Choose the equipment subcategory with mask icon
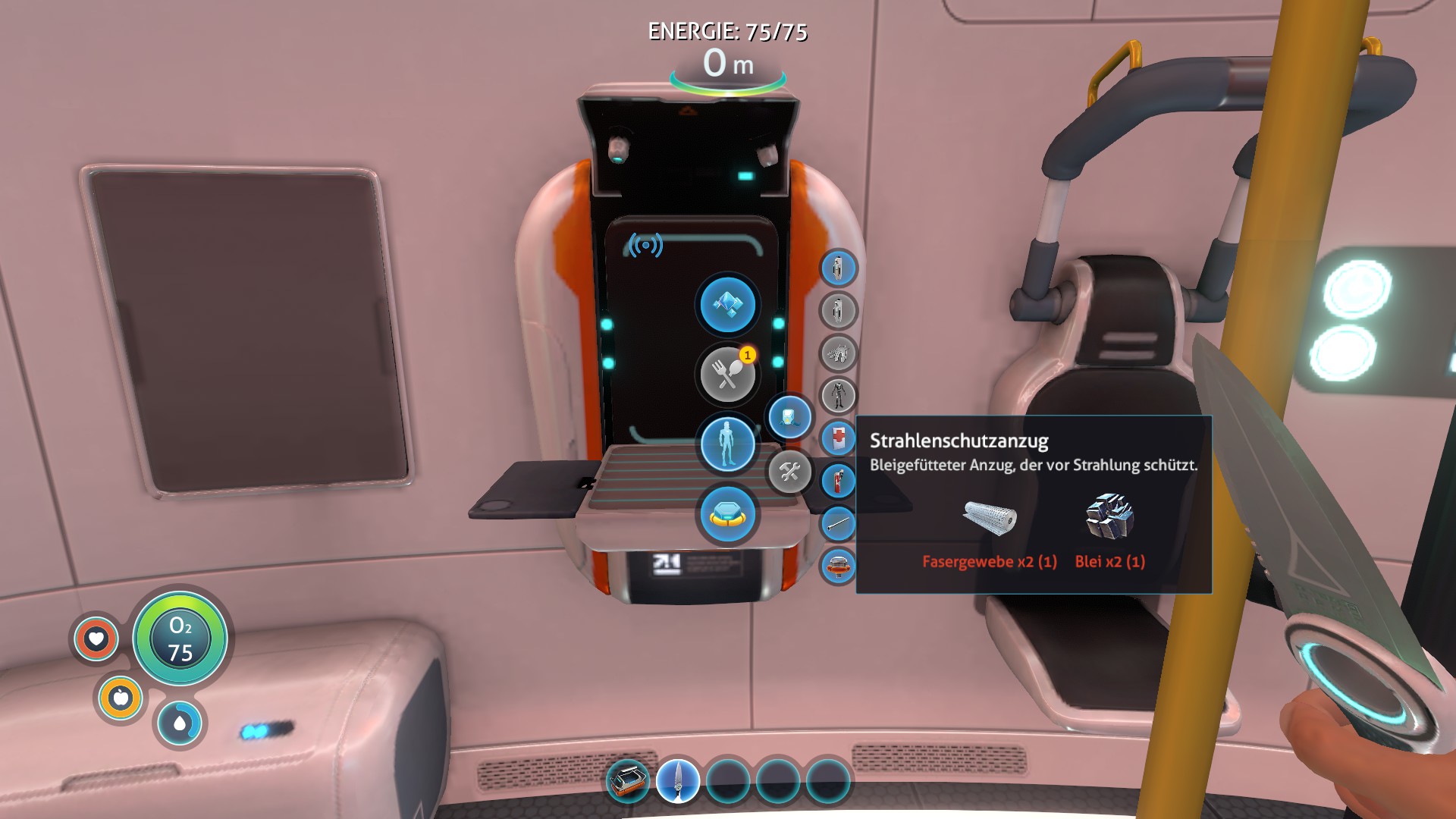 click(789, 417)
